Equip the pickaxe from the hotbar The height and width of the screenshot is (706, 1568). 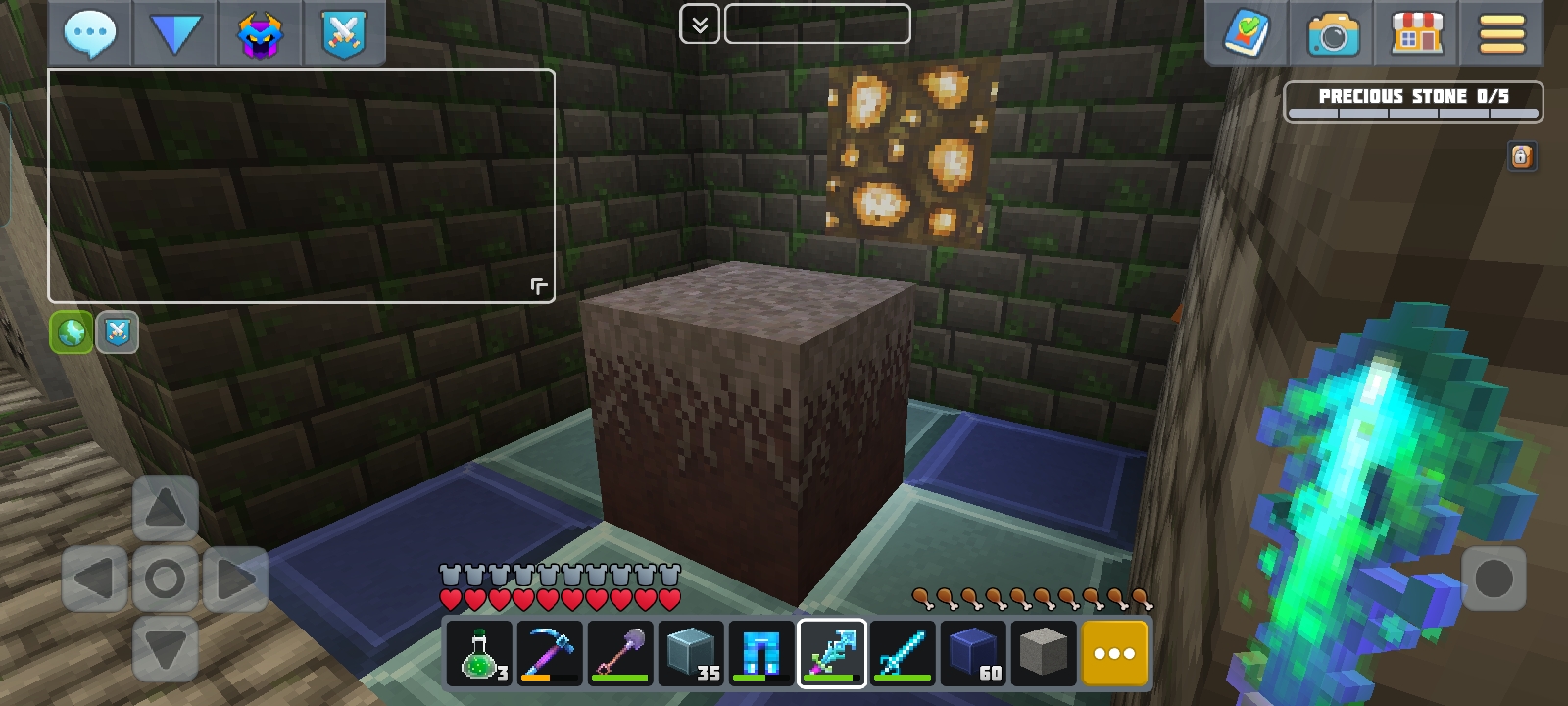550,653
